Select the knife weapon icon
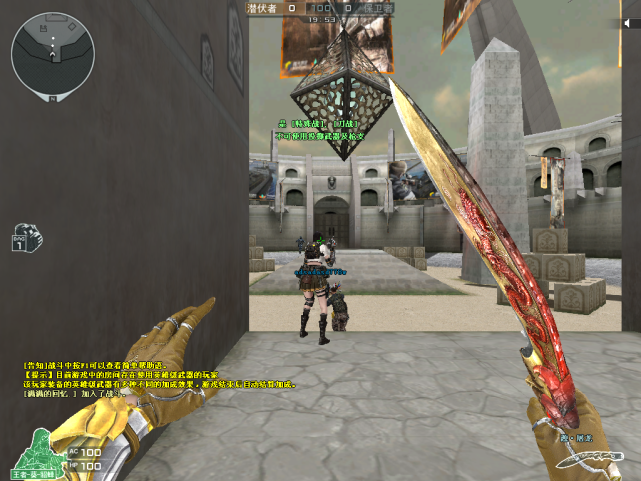Viewport: 641px width, 481px height. (591, 459)
